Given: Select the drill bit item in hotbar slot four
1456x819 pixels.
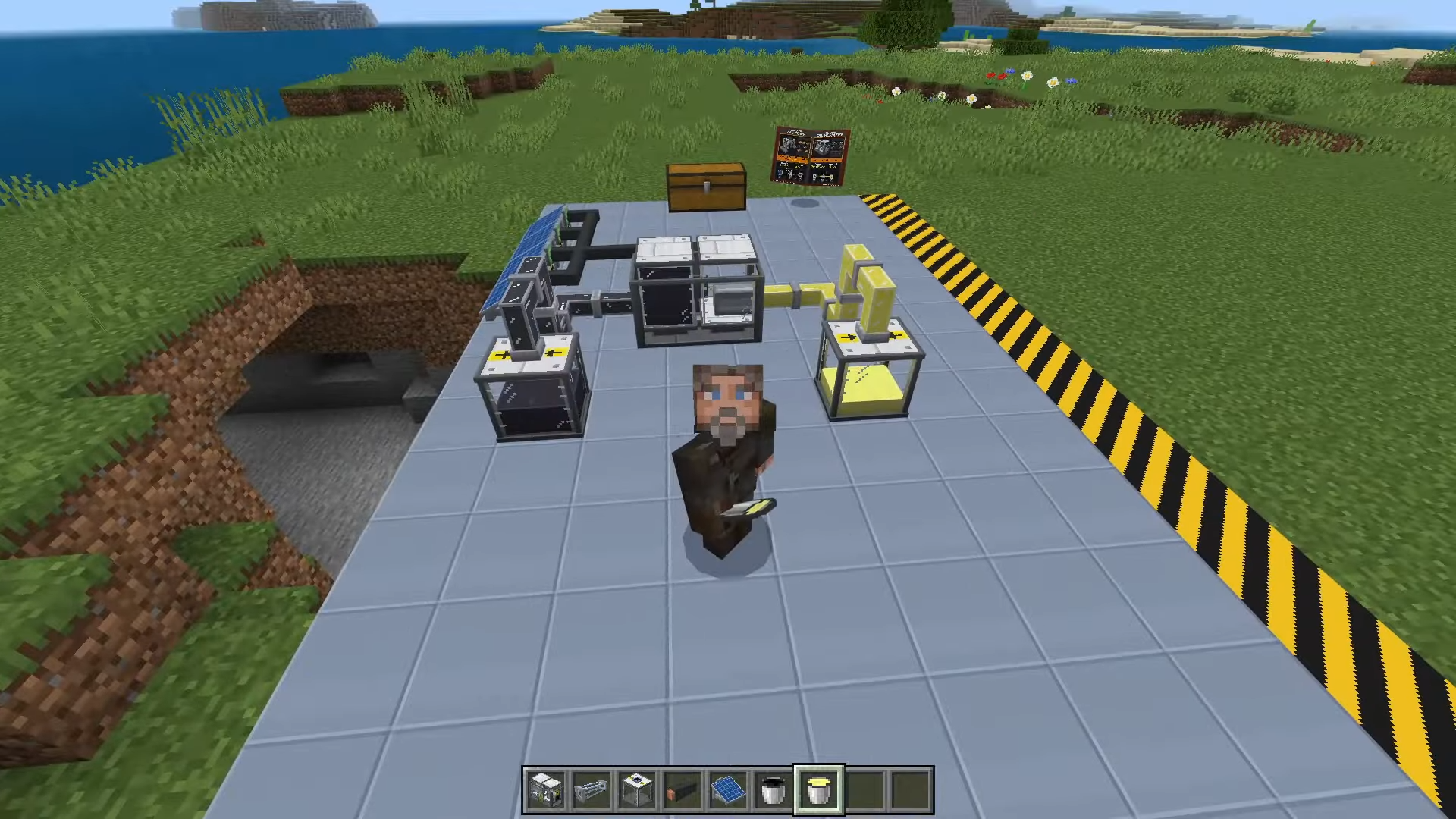Looking at the screenshot, I should [682, 790].
